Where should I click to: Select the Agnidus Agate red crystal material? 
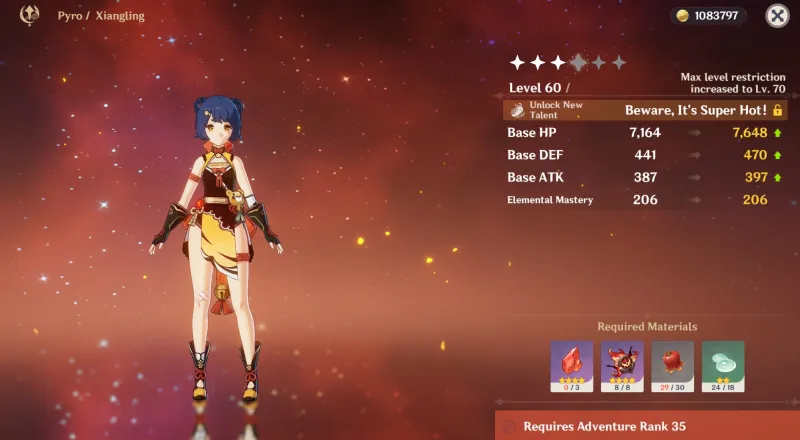tap(571, 365)
